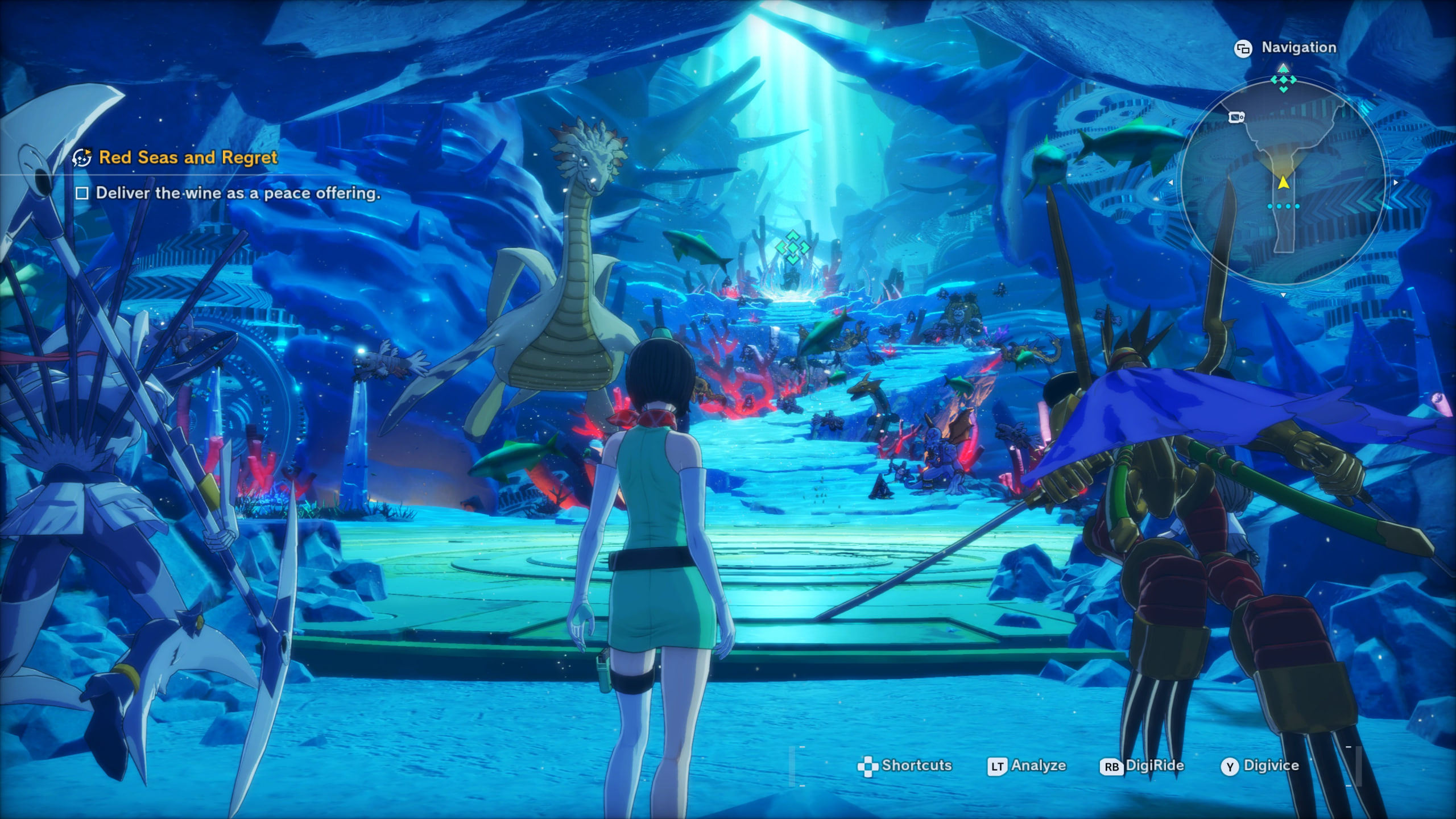Select the Red Seas and Regret quest tracker
1456x819 pixels.
click(188, 158)
